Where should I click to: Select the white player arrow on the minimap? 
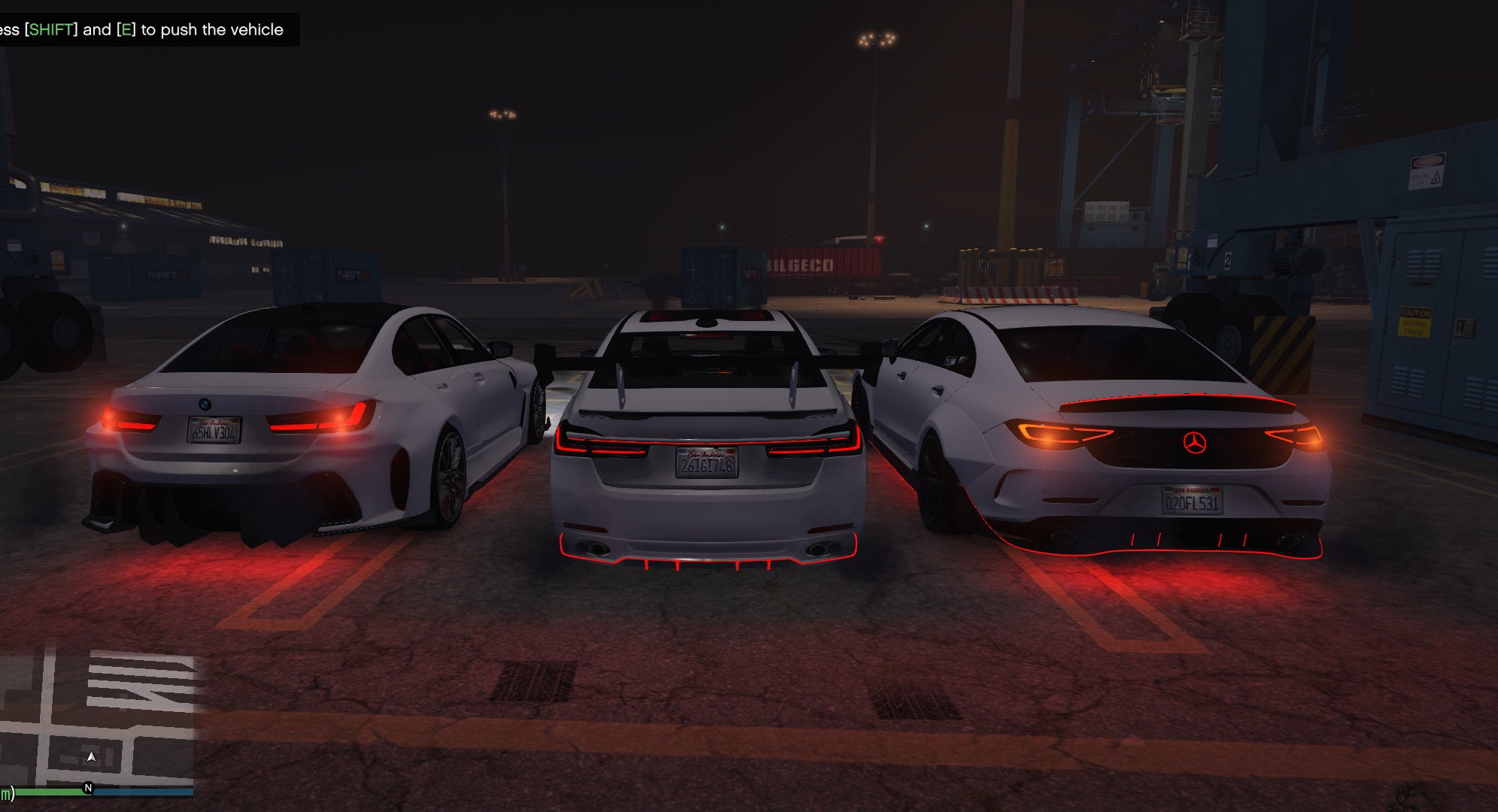tap(91, 757)
